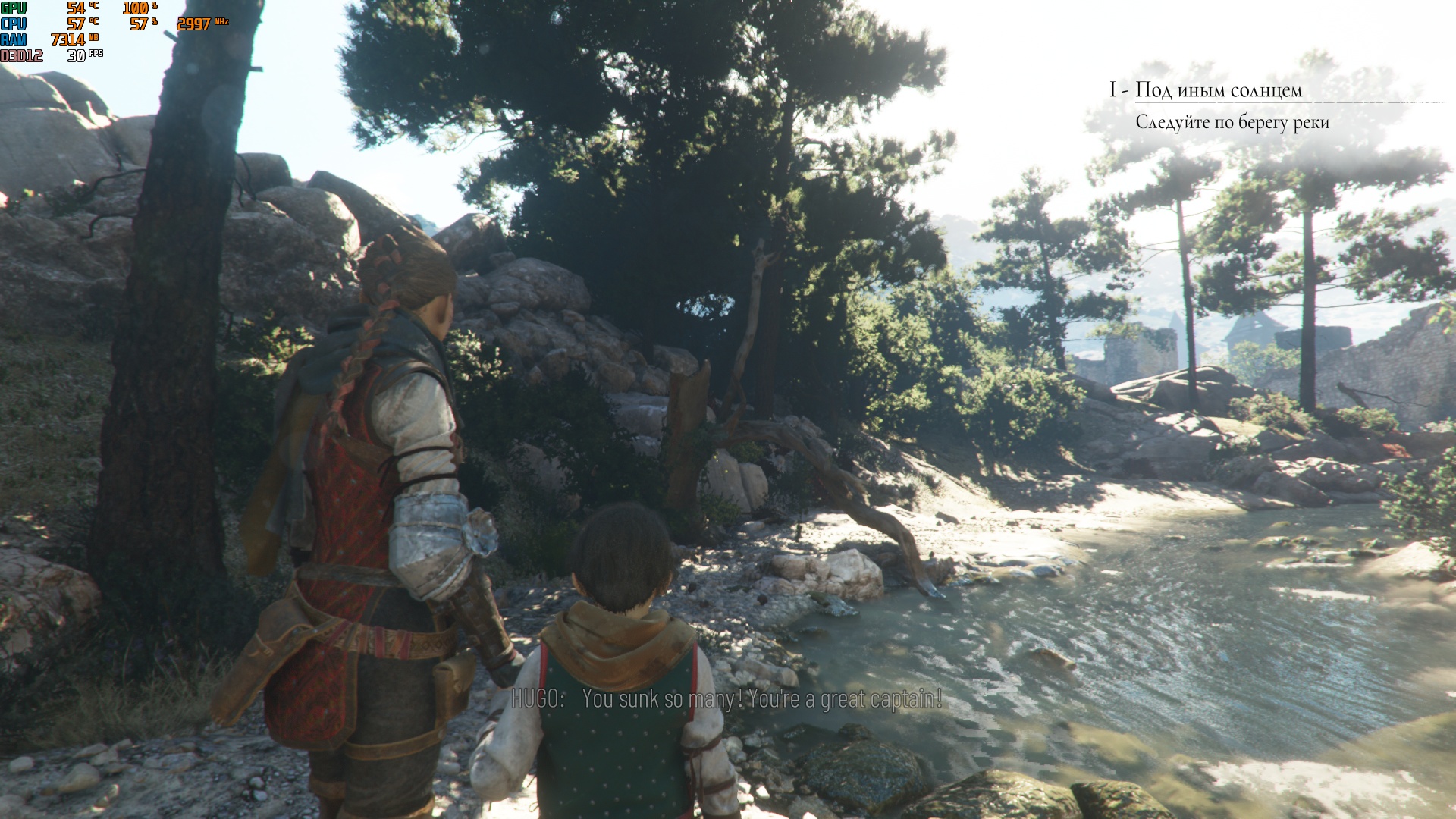Click the objective "Следуйте по берегу реки"

1232,123
